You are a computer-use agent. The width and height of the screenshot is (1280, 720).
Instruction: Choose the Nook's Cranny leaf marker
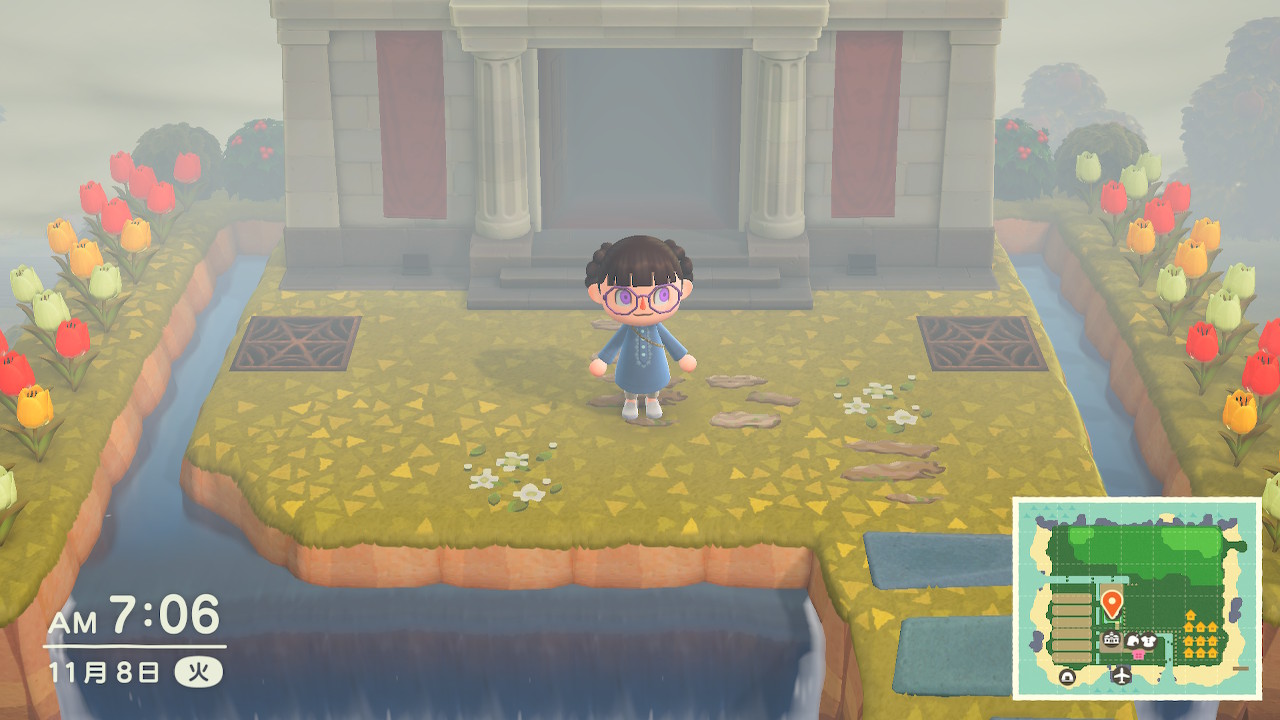(x=1134, y=641)
